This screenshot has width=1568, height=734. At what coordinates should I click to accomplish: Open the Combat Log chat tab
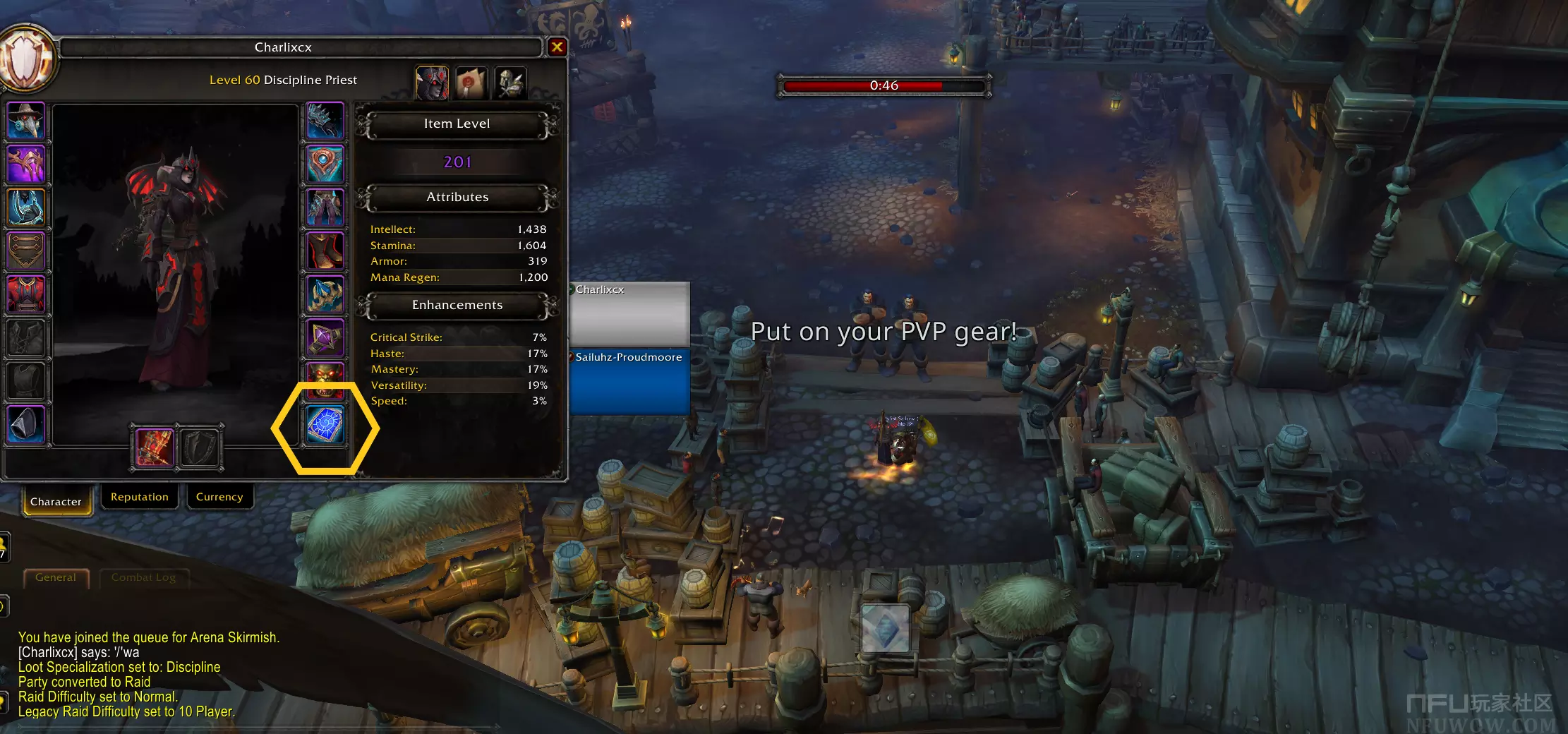143,577
